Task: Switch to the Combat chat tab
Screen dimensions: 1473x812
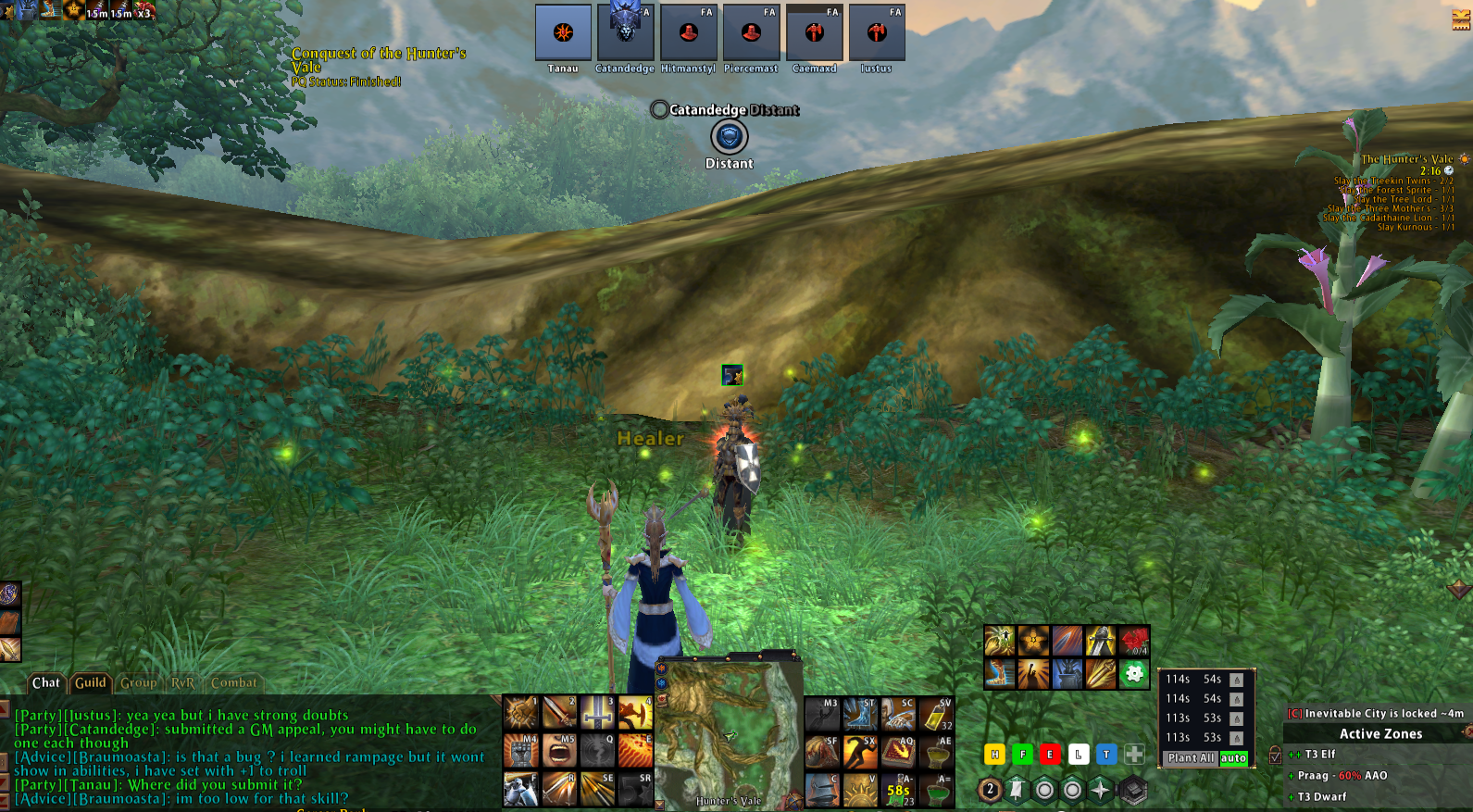Action: pyautogui.click(x=235, y=682)
